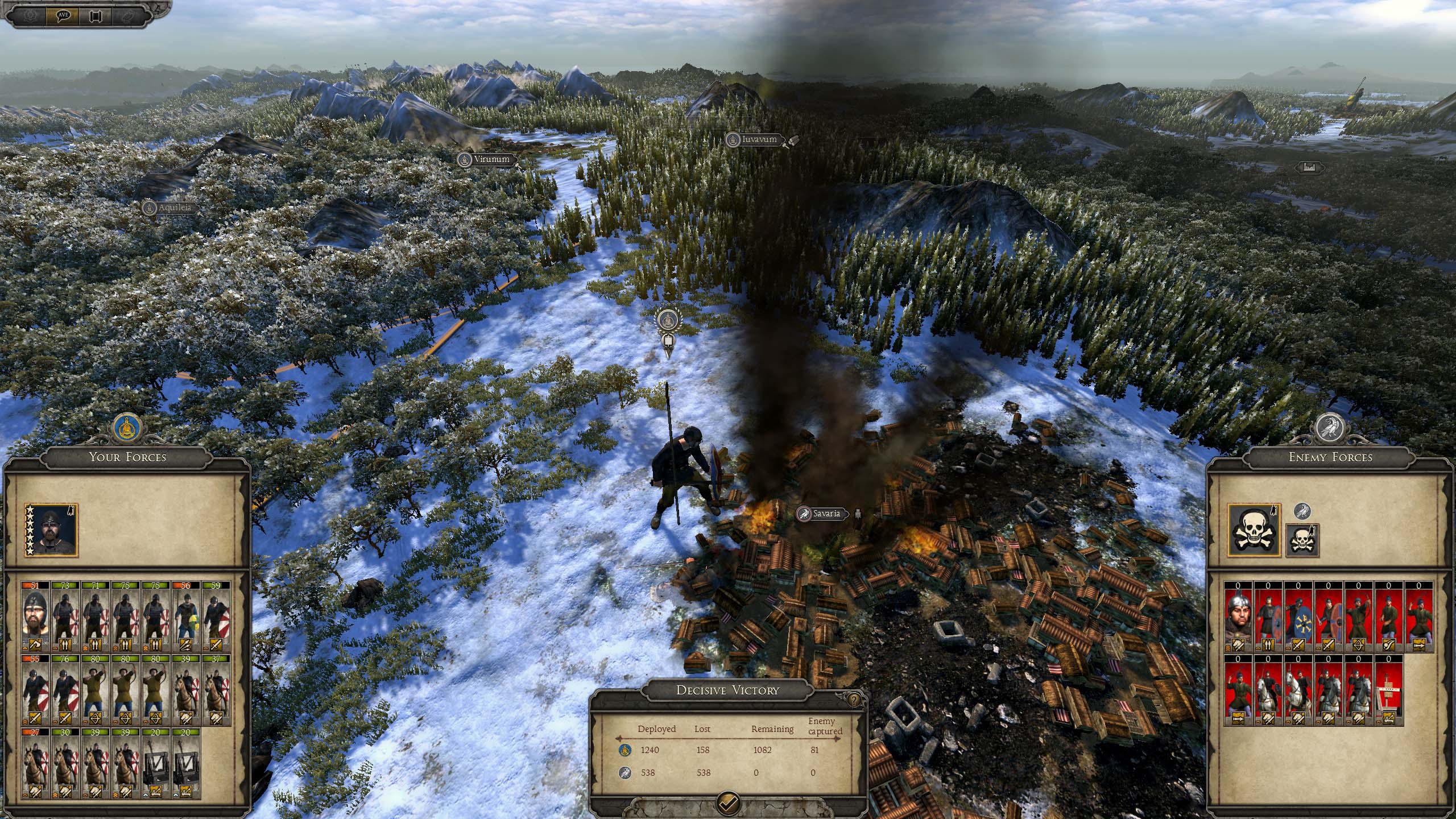Viewport: 1456px width, 819px height.
Task: Select the swordsman unit card with 59 men
Action: point(216,617)
